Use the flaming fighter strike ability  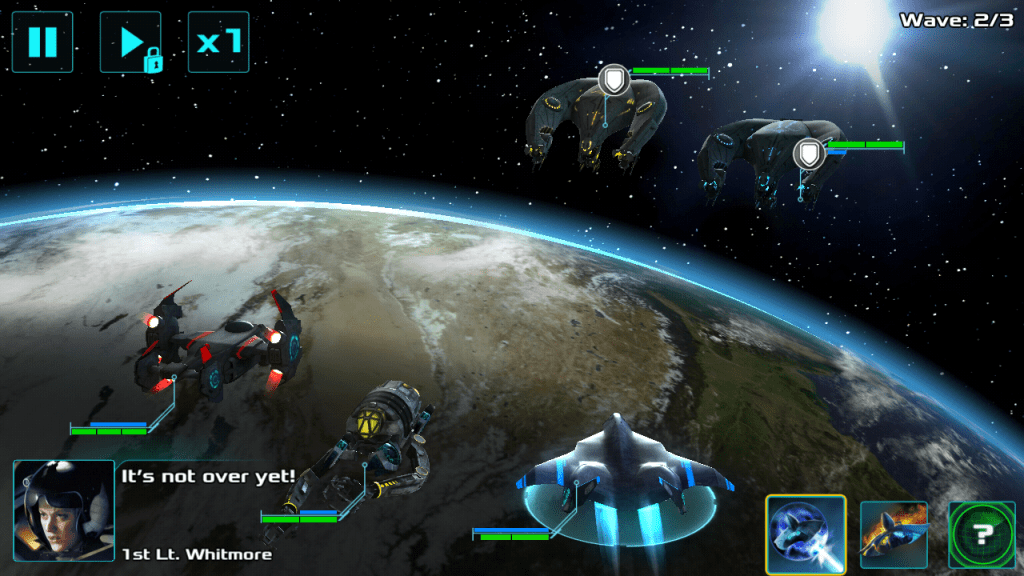[x=893, y=535]
